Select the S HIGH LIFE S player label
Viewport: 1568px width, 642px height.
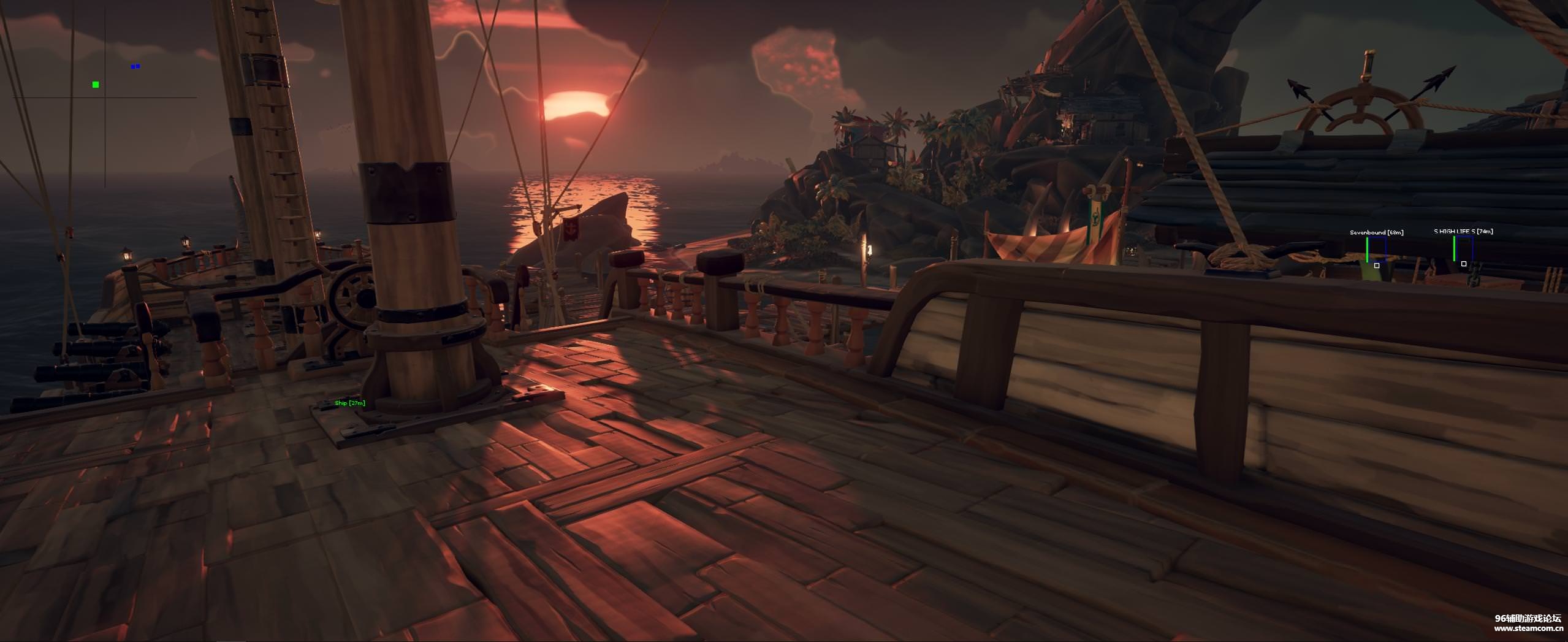(x=1463, y=231)
